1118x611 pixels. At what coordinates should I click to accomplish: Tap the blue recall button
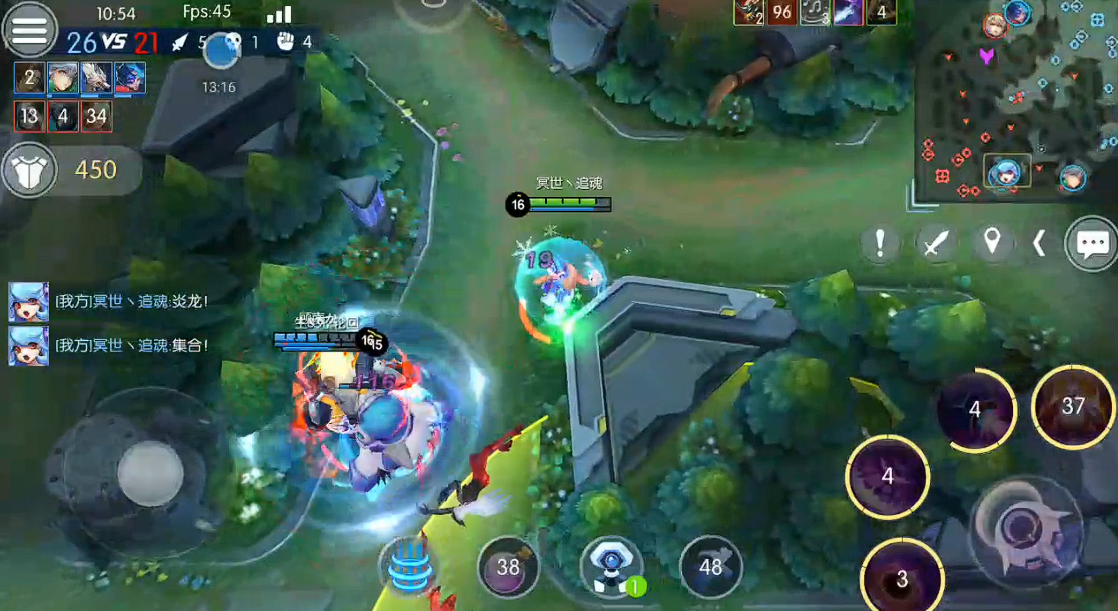click(x=408, y=567)
